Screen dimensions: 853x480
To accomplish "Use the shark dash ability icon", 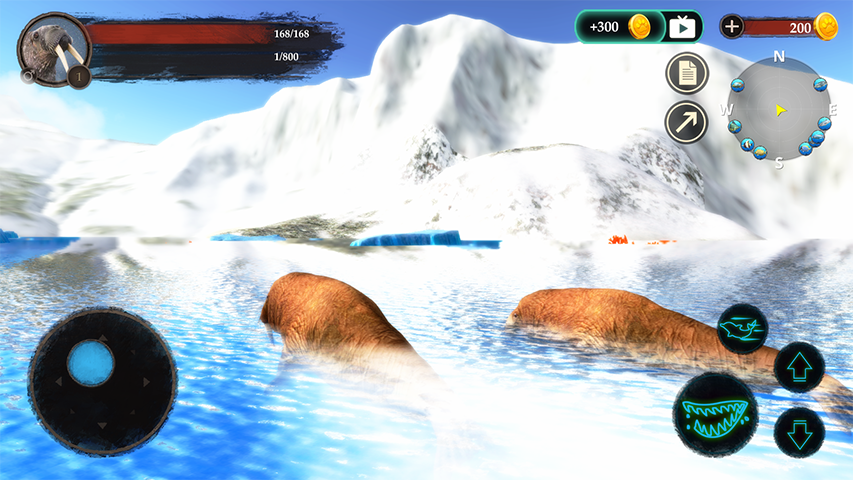I will coord(742,329).
